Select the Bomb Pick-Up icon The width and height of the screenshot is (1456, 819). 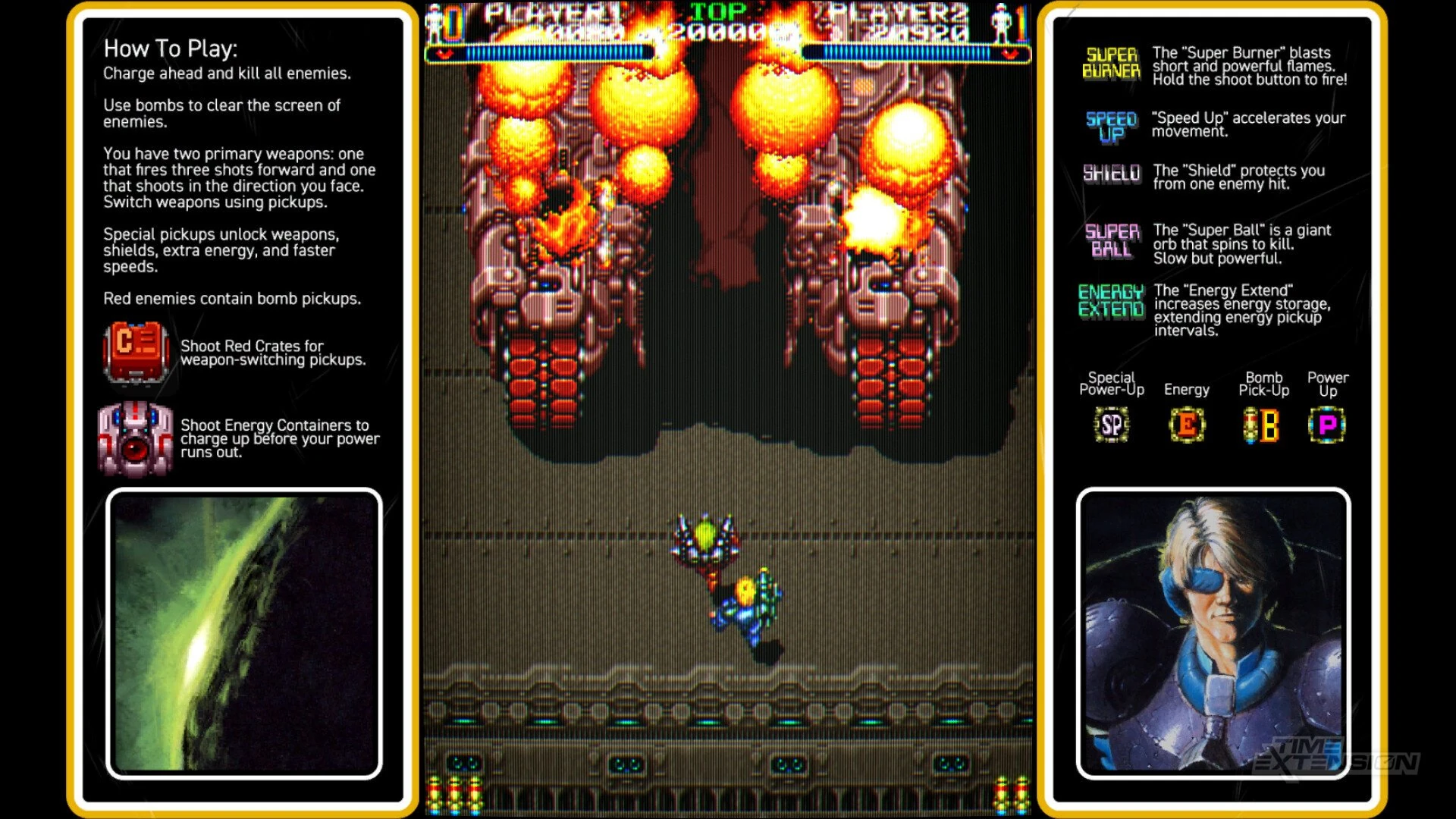(x=1263, y=425)
